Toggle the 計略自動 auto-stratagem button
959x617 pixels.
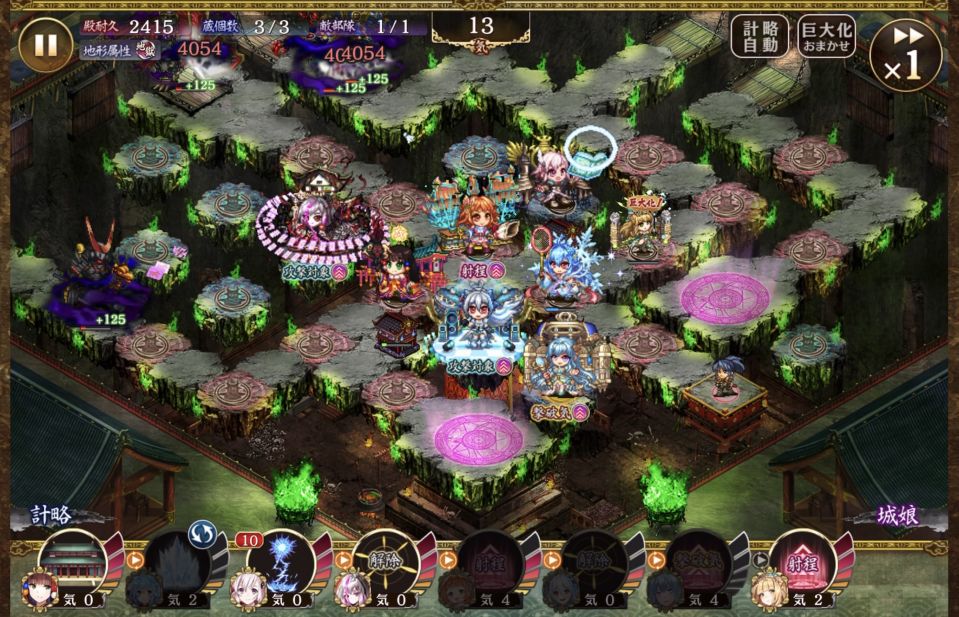tap(759, 36)
